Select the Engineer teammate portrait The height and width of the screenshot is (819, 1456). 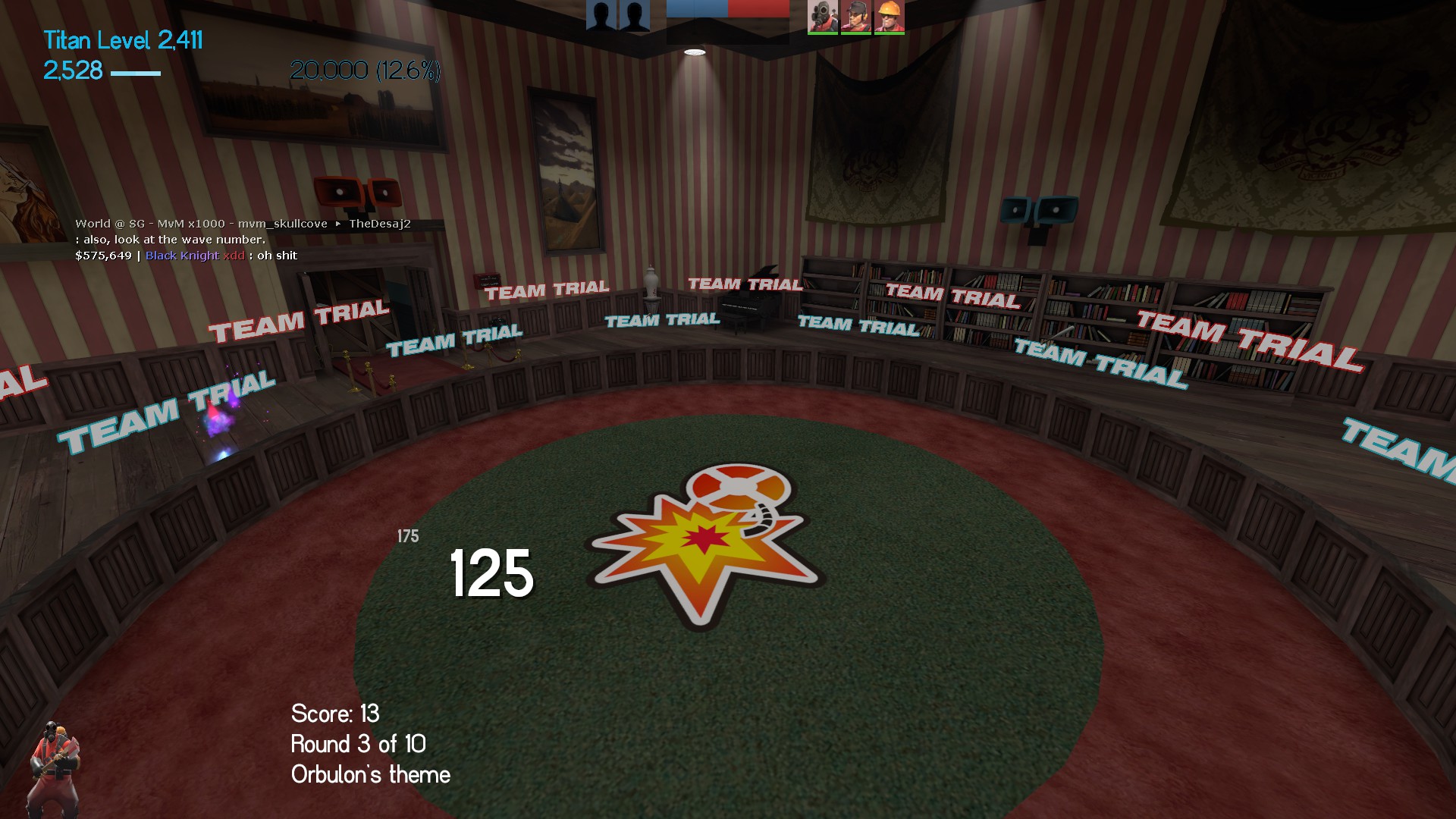[x=890, y=16]
